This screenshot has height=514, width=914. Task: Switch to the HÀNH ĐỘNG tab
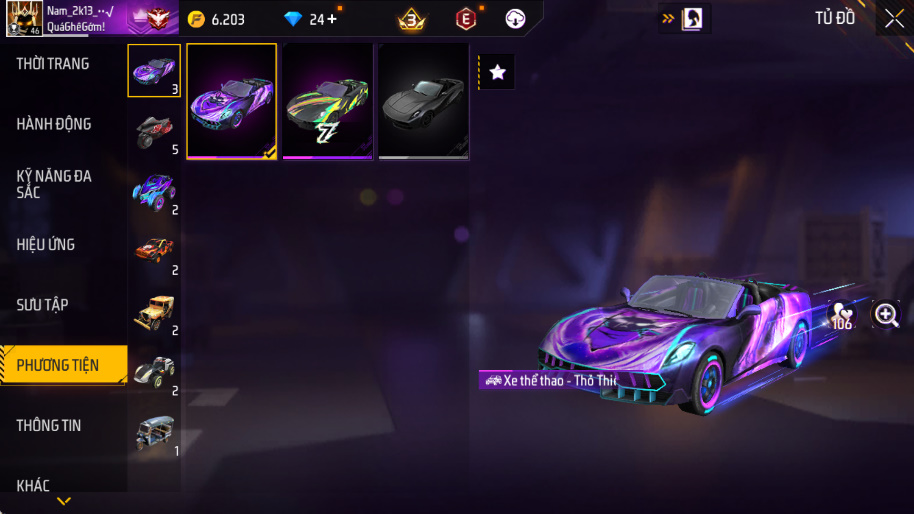pos(54,124)
